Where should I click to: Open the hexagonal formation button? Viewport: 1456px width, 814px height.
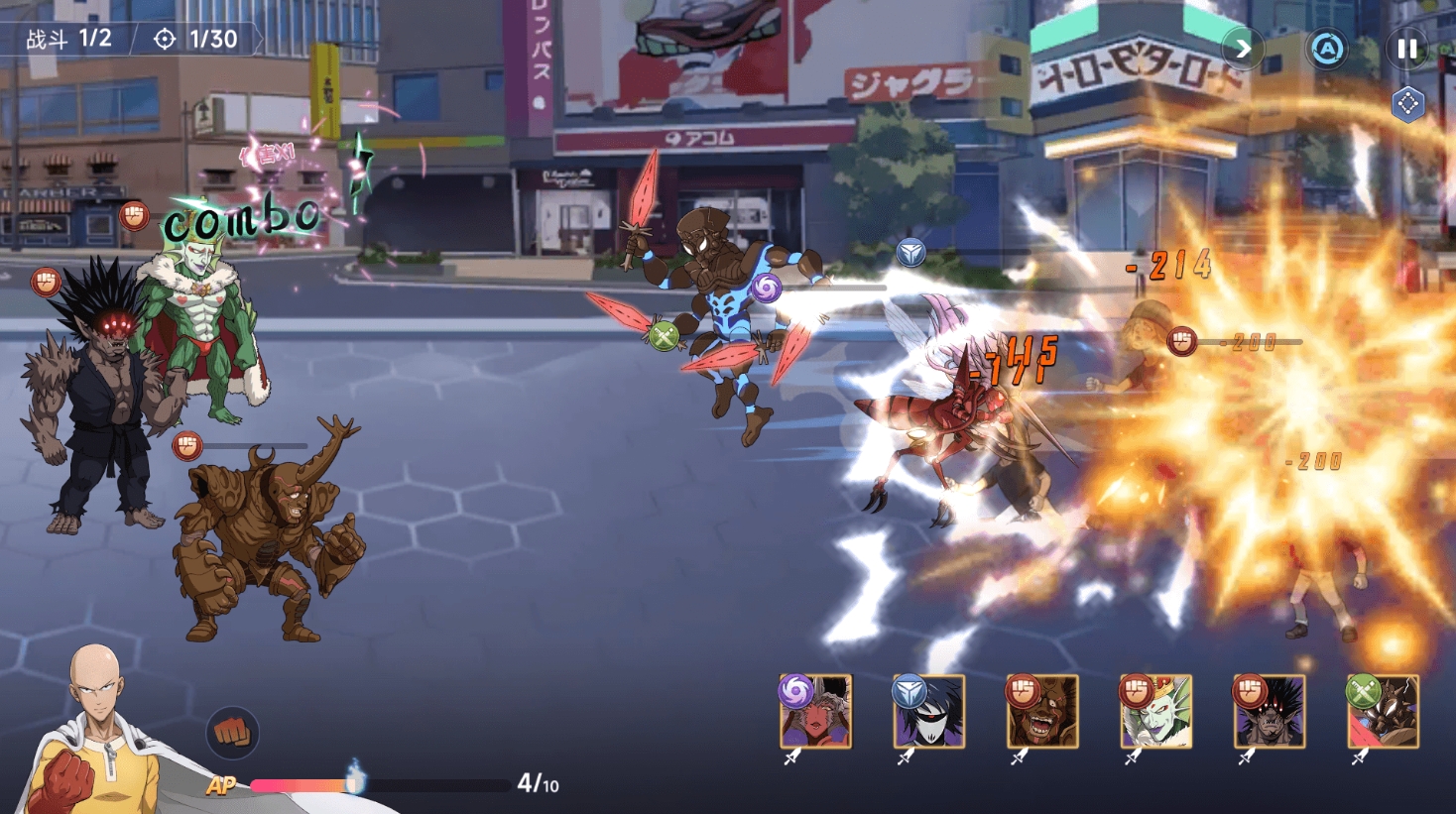click(1407, 103)
